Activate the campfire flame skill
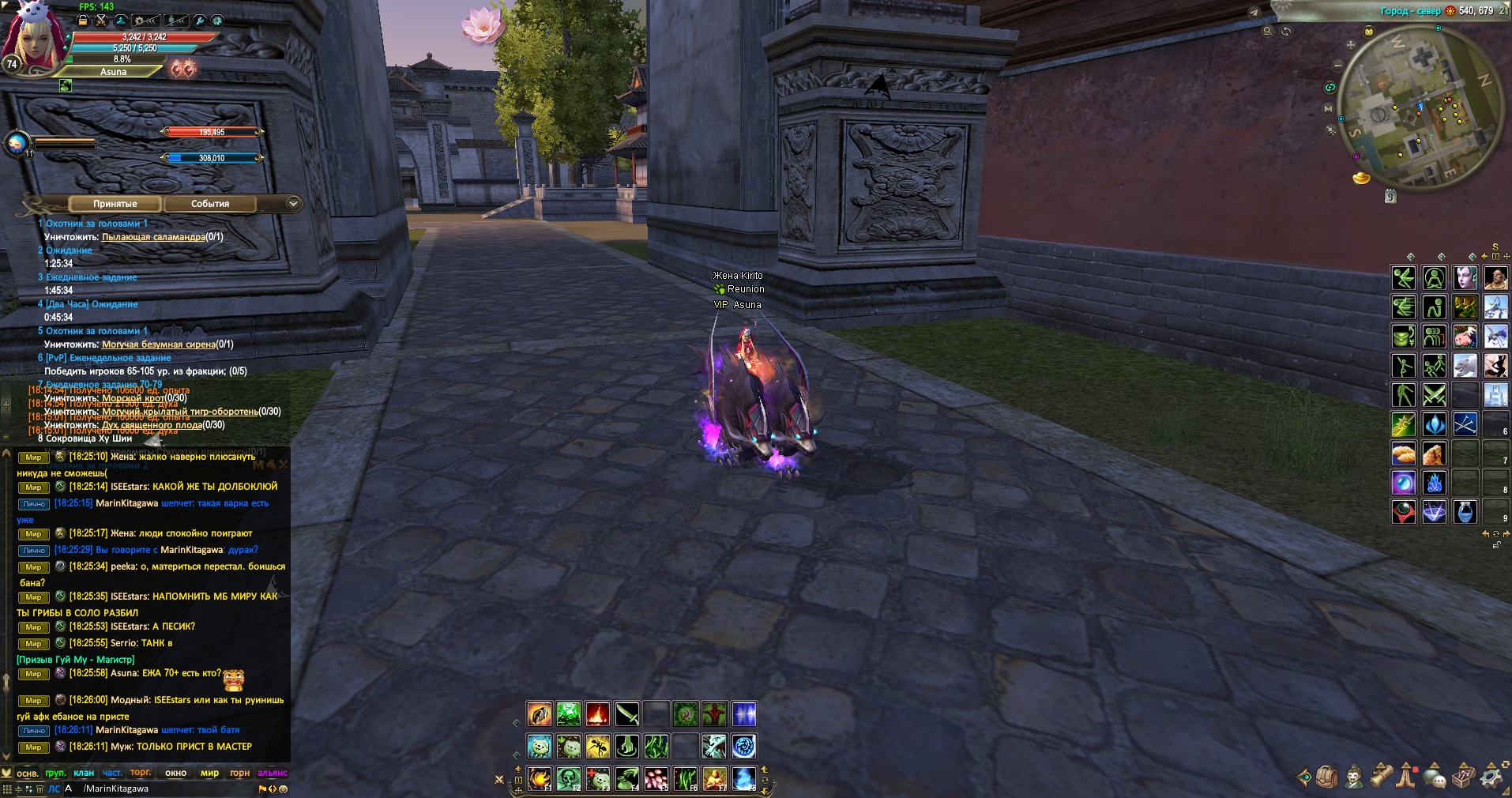This screenshot has width=1512, height=798. pyautogui.click(x=598, y=714)
